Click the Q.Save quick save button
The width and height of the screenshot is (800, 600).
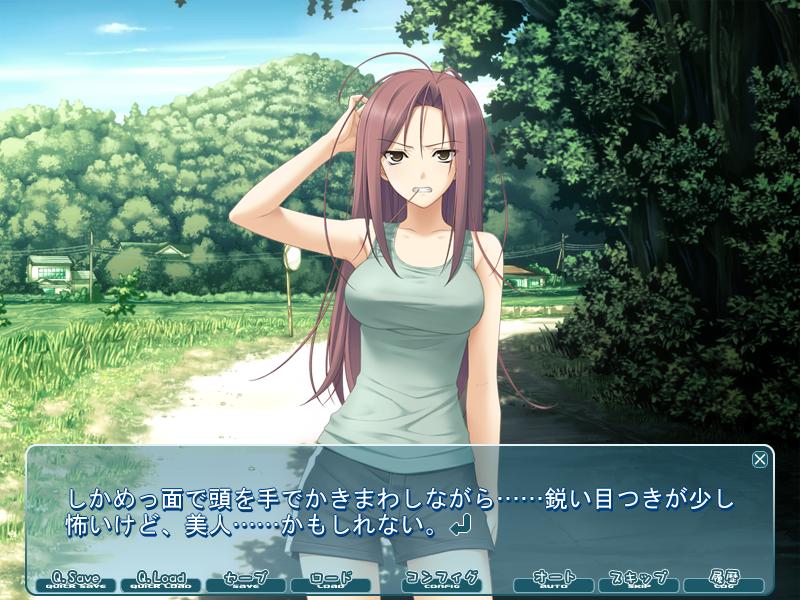76,581
